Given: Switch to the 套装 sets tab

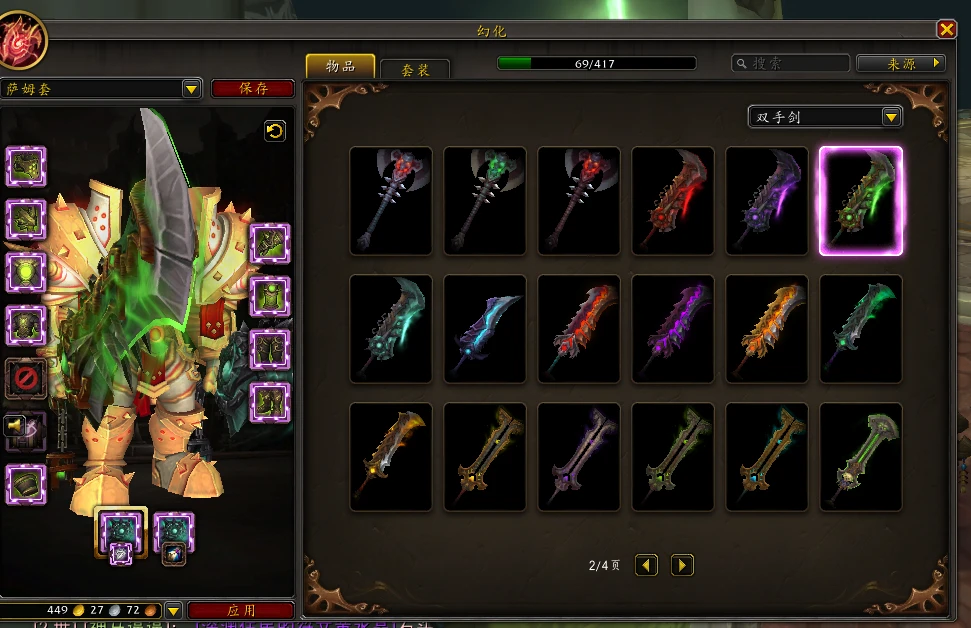Looking at the screenshot, I should click(415, 69).
